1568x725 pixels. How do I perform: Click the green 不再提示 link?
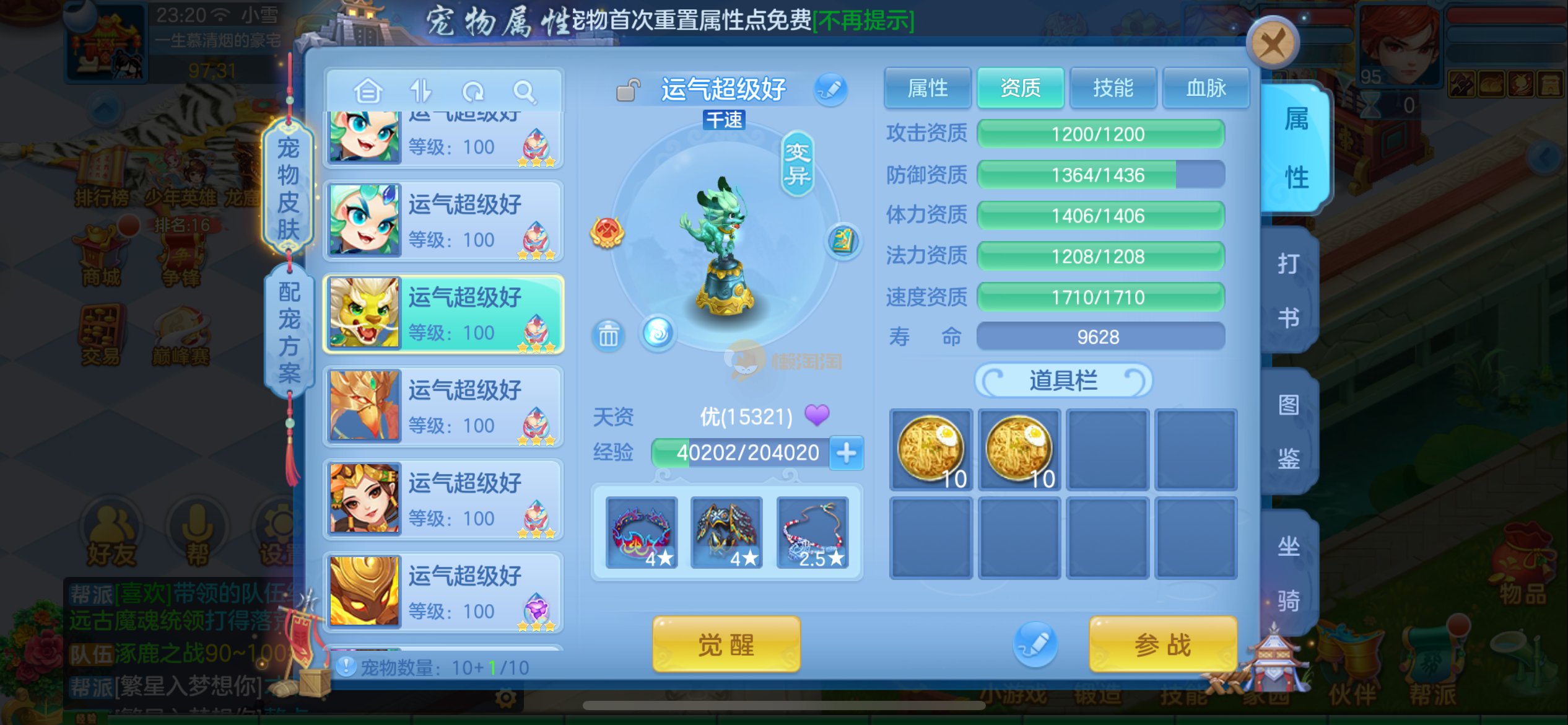[x=863, y=21]
